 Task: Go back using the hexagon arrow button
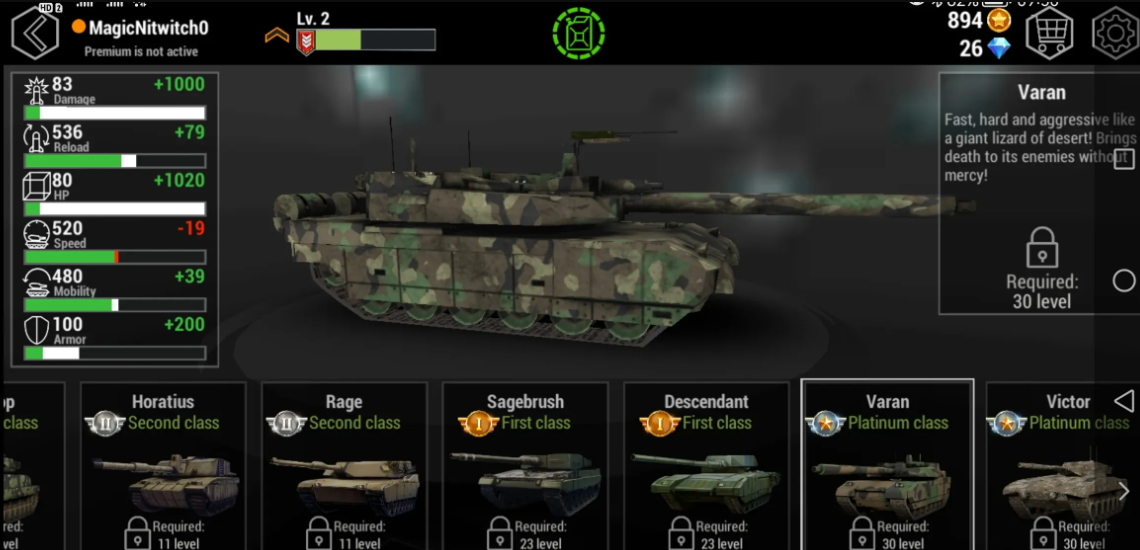[36, 33]
